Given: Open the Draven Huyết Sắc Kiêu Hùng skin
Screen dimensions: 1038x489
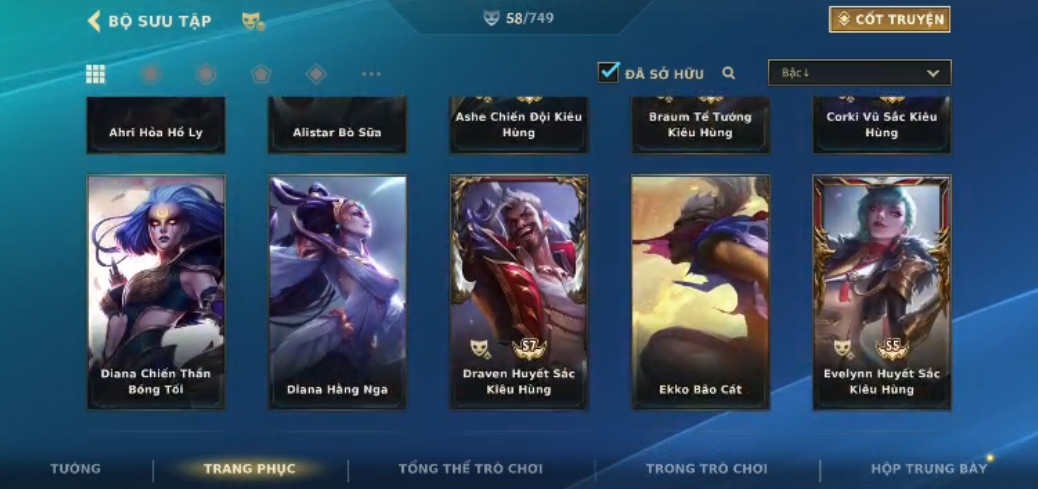Looking at the screenshot, I should click(x=519, y=291).
